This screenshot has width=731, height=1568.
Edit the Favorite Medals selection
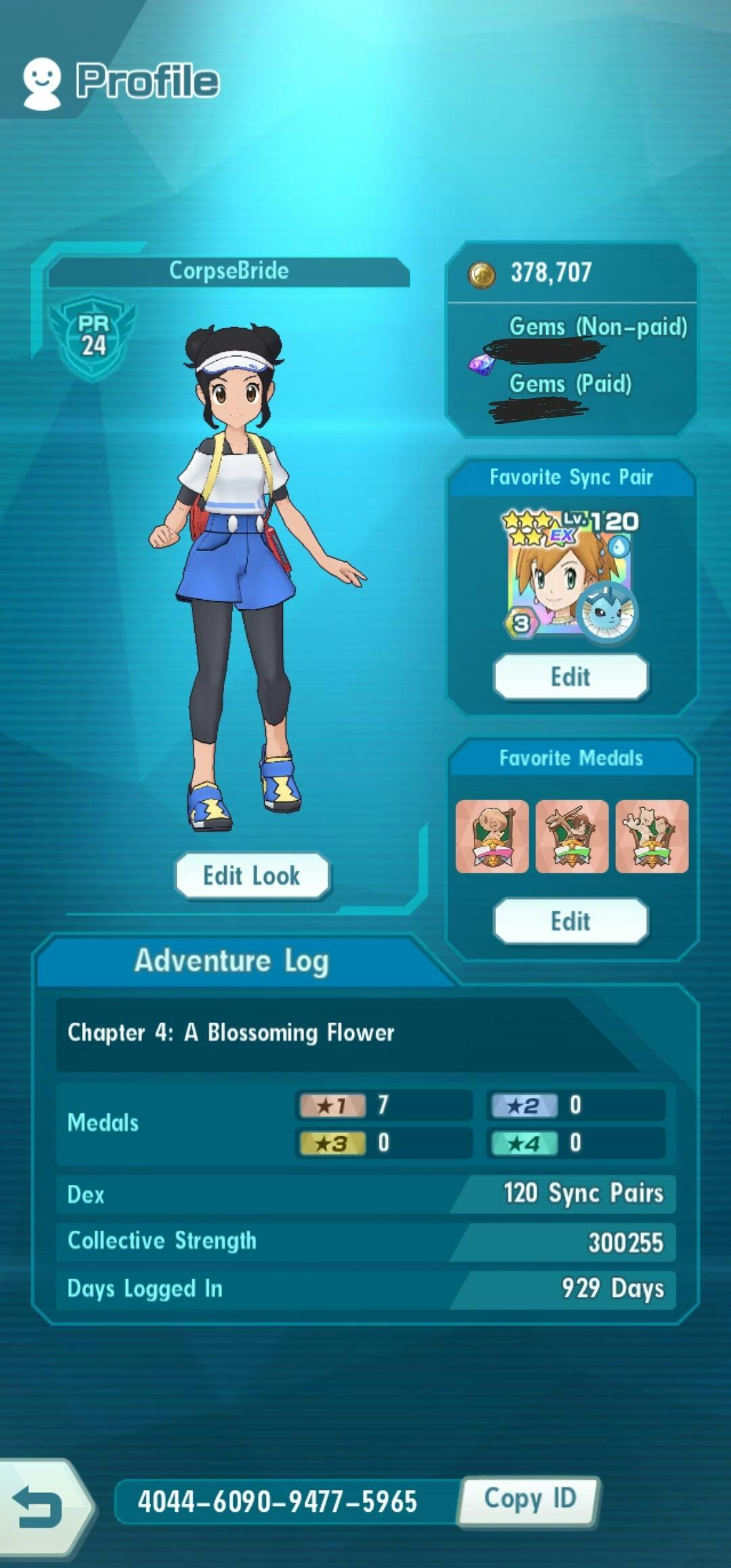571,921
